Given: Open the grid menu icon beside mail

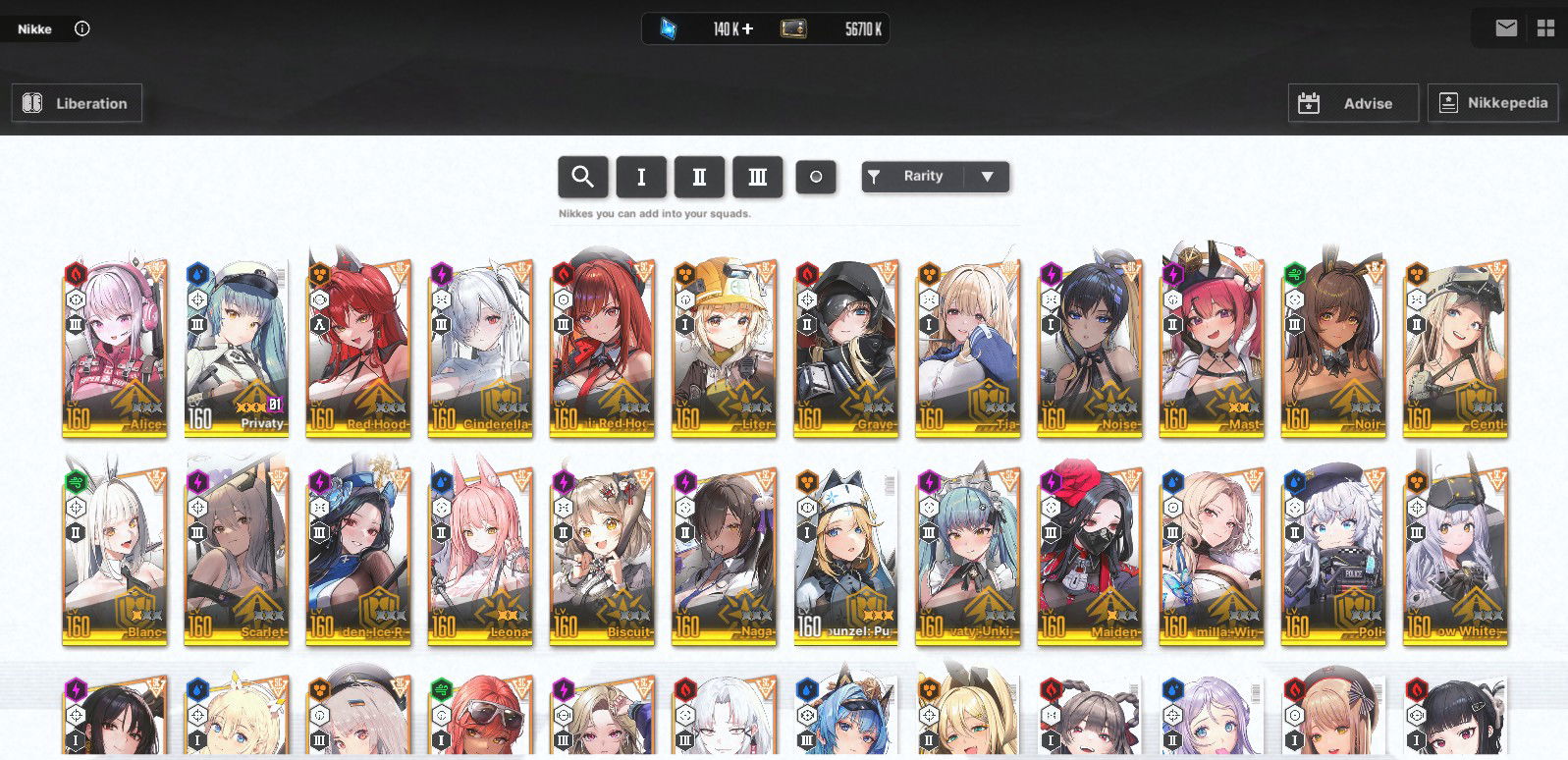Looking at the screenshot, I should pyautogui.click(x=1546, y=28).
